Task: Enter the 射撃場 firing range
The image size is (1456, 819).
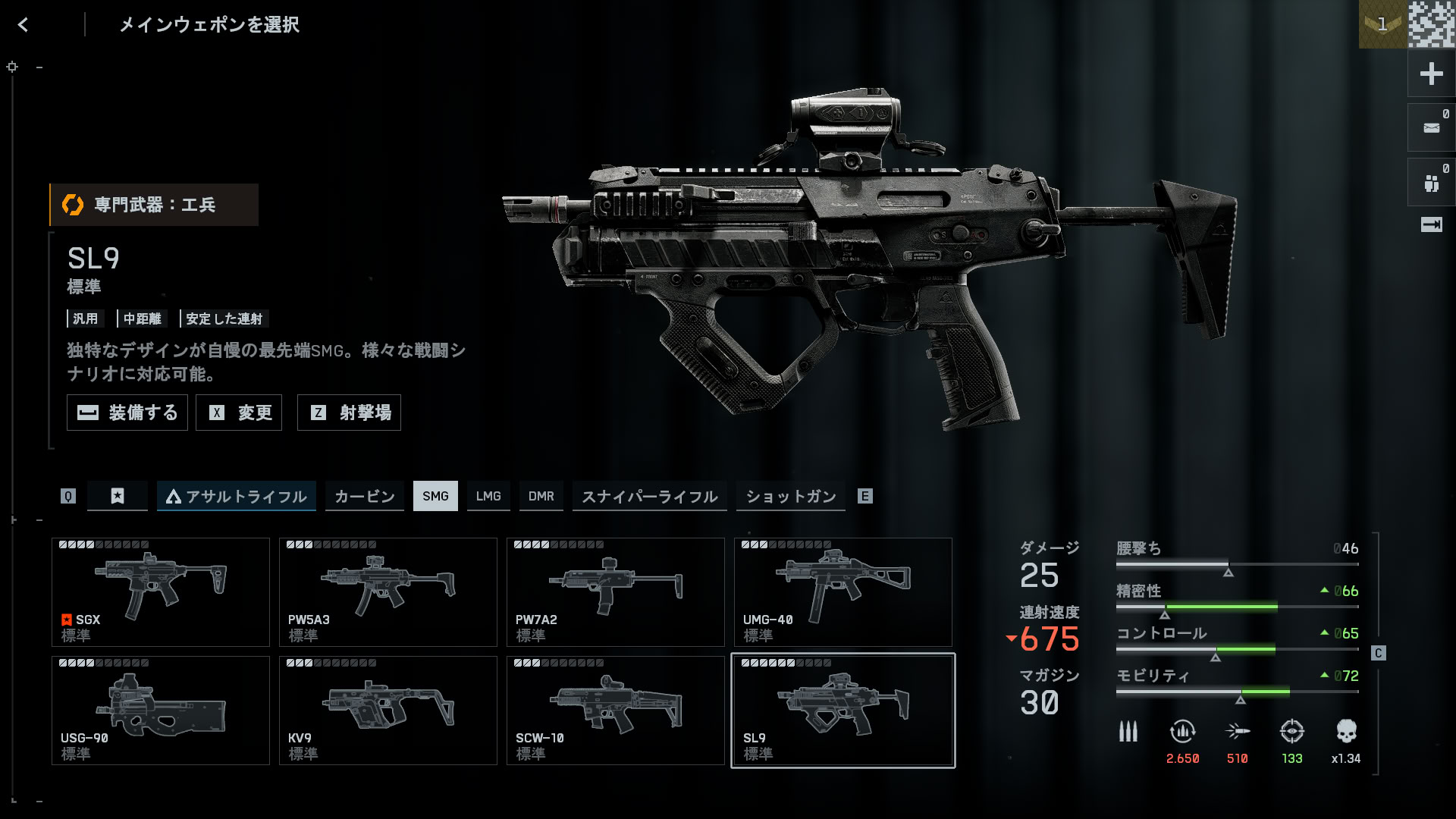Action: point(349,413)
